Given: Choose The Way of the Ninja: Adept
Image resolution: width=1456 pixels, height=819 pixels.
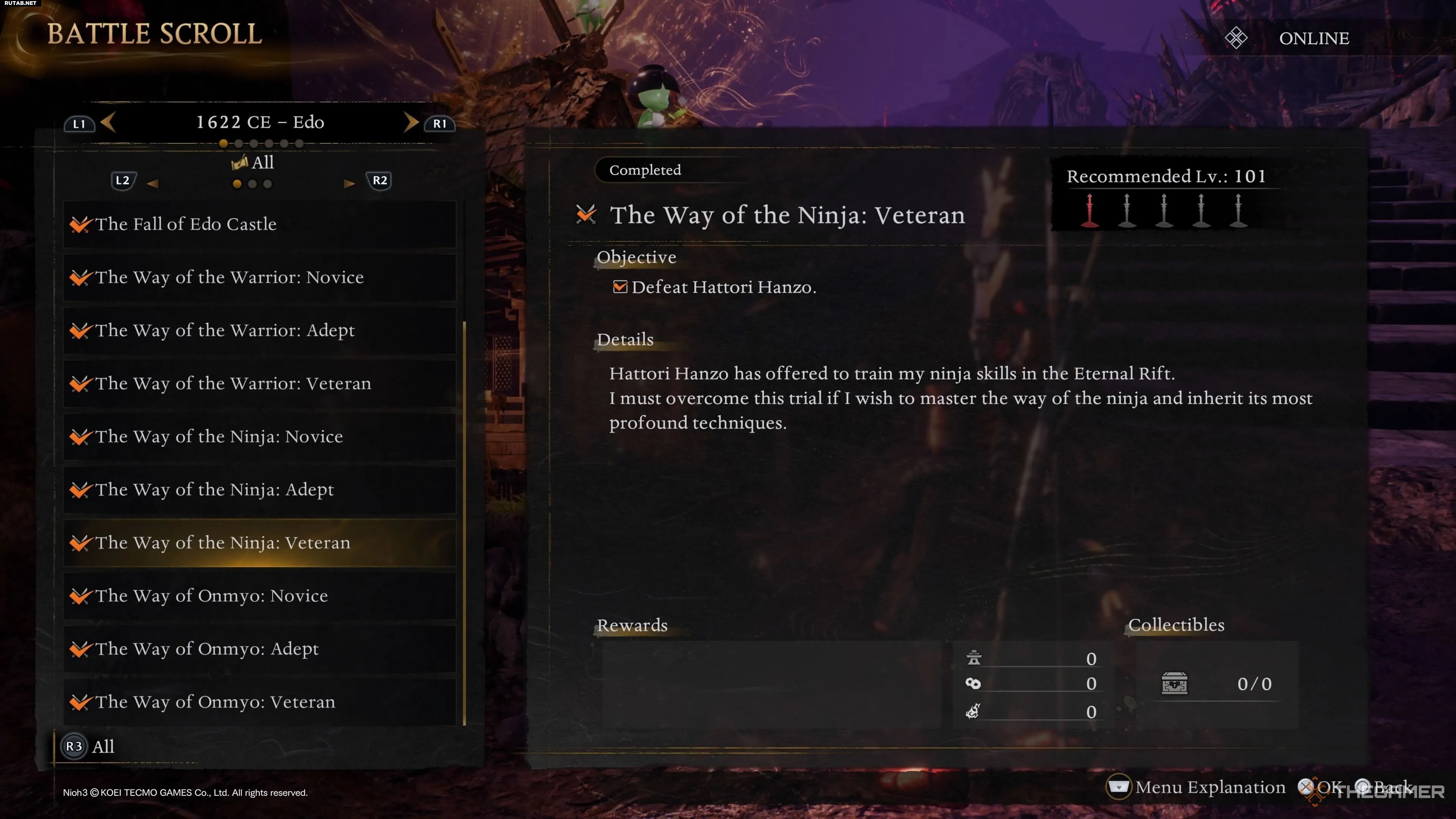Looking at the screenshot, I should 259,490.
